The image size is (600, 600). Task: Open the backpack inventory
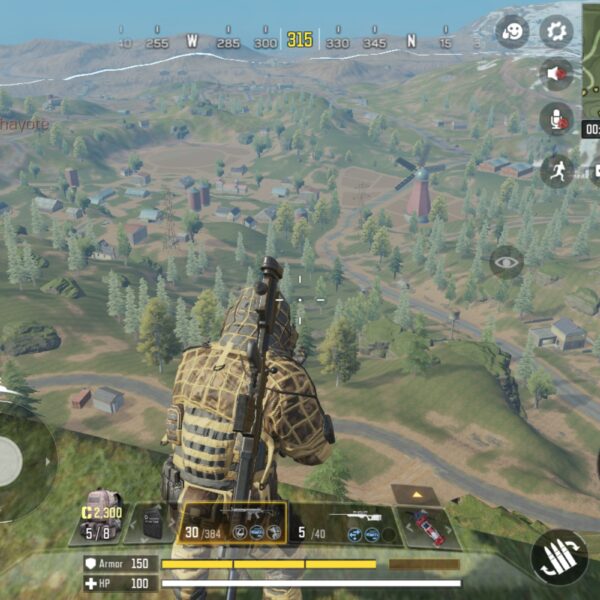tap(102, 513)
